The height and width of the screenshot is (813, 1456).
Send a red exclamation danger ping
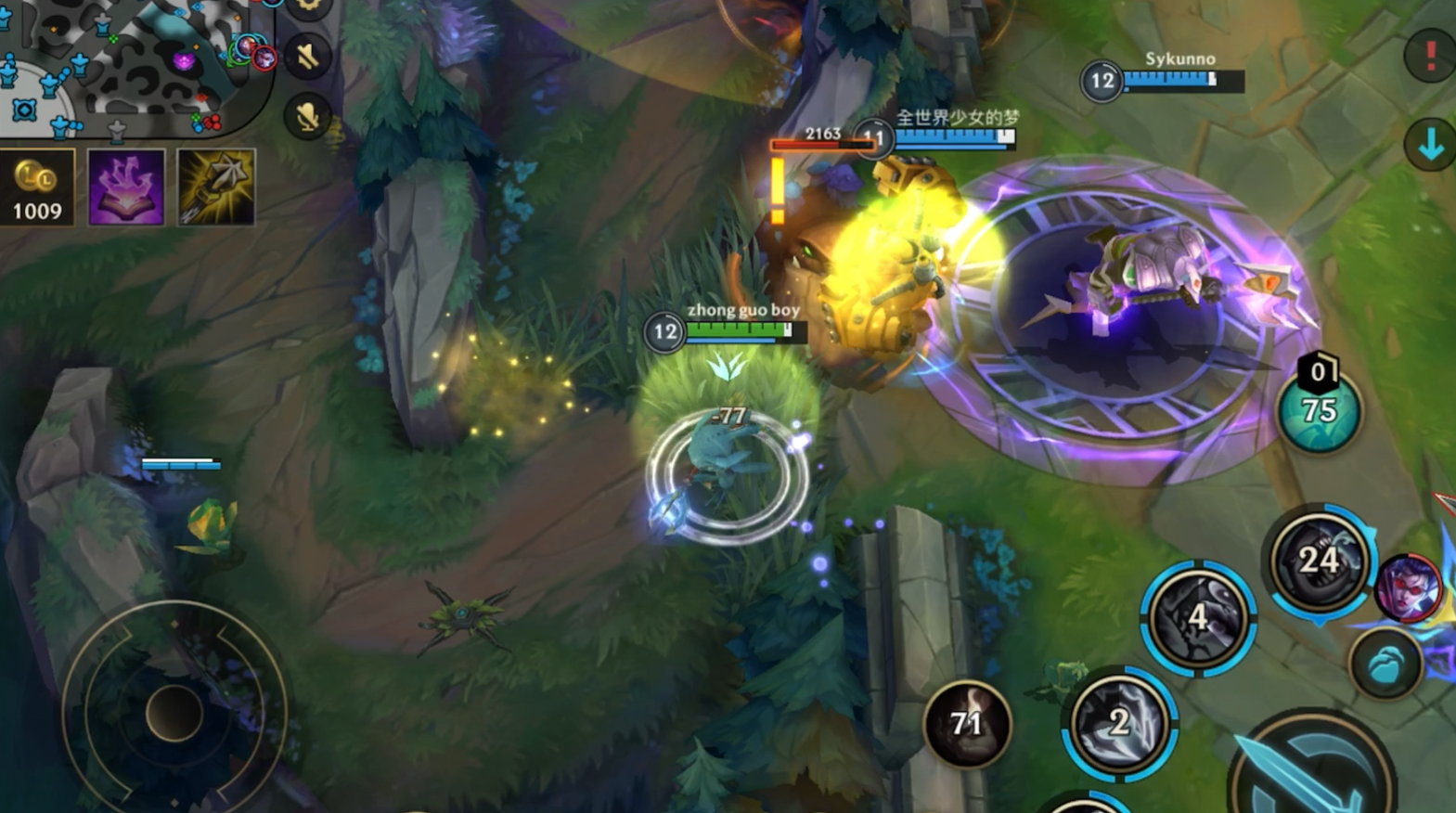(1430, 56)
